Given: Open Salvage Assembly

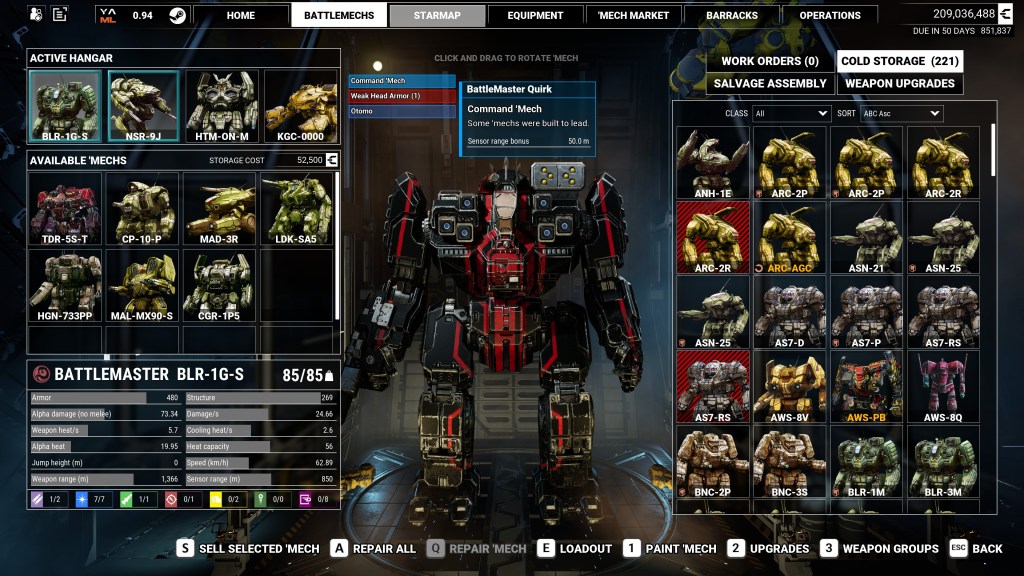Looking at the screenshot, I should tap(769, 84).
